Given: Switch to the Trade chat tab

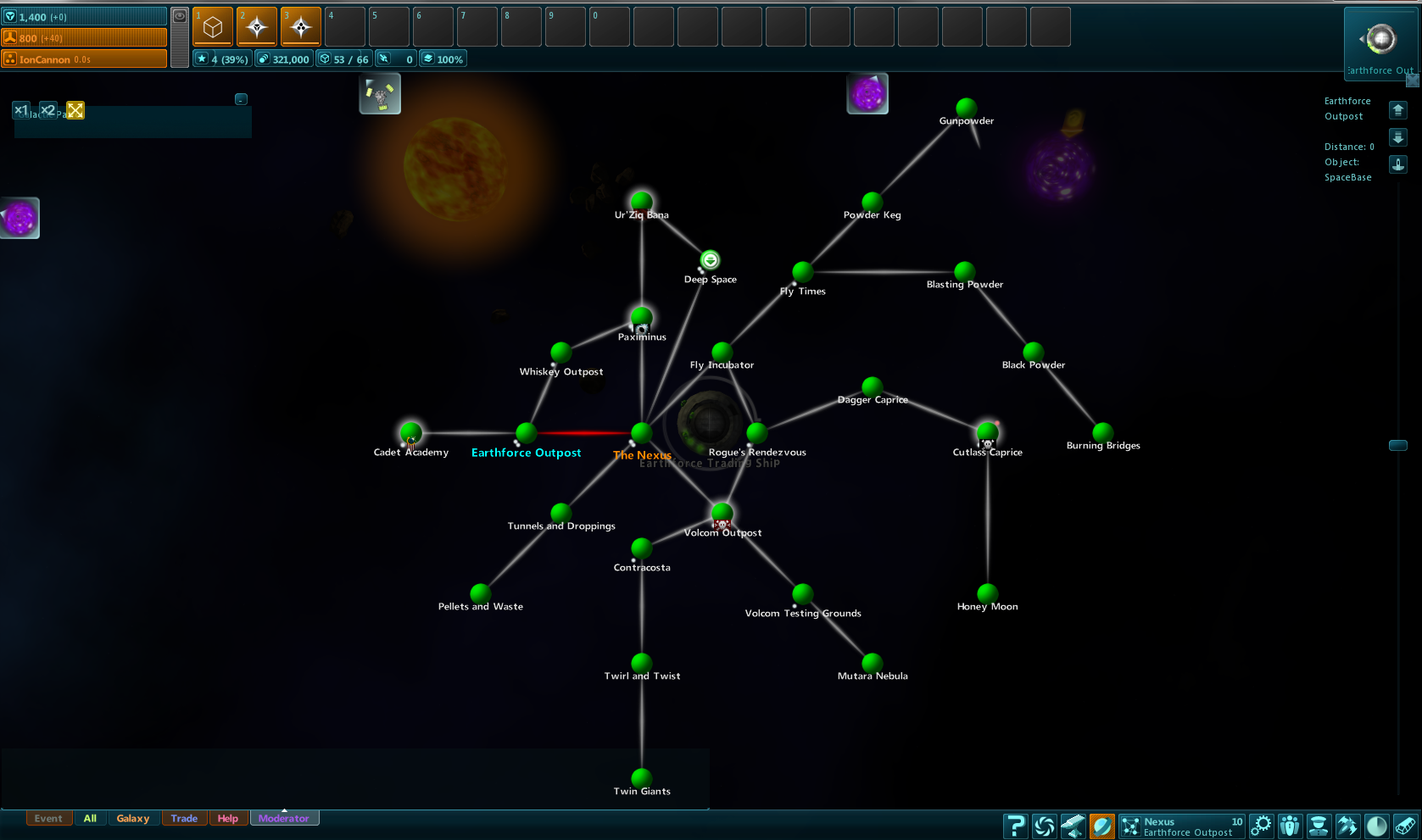Looking at the screenshot, I should (184, 818).
